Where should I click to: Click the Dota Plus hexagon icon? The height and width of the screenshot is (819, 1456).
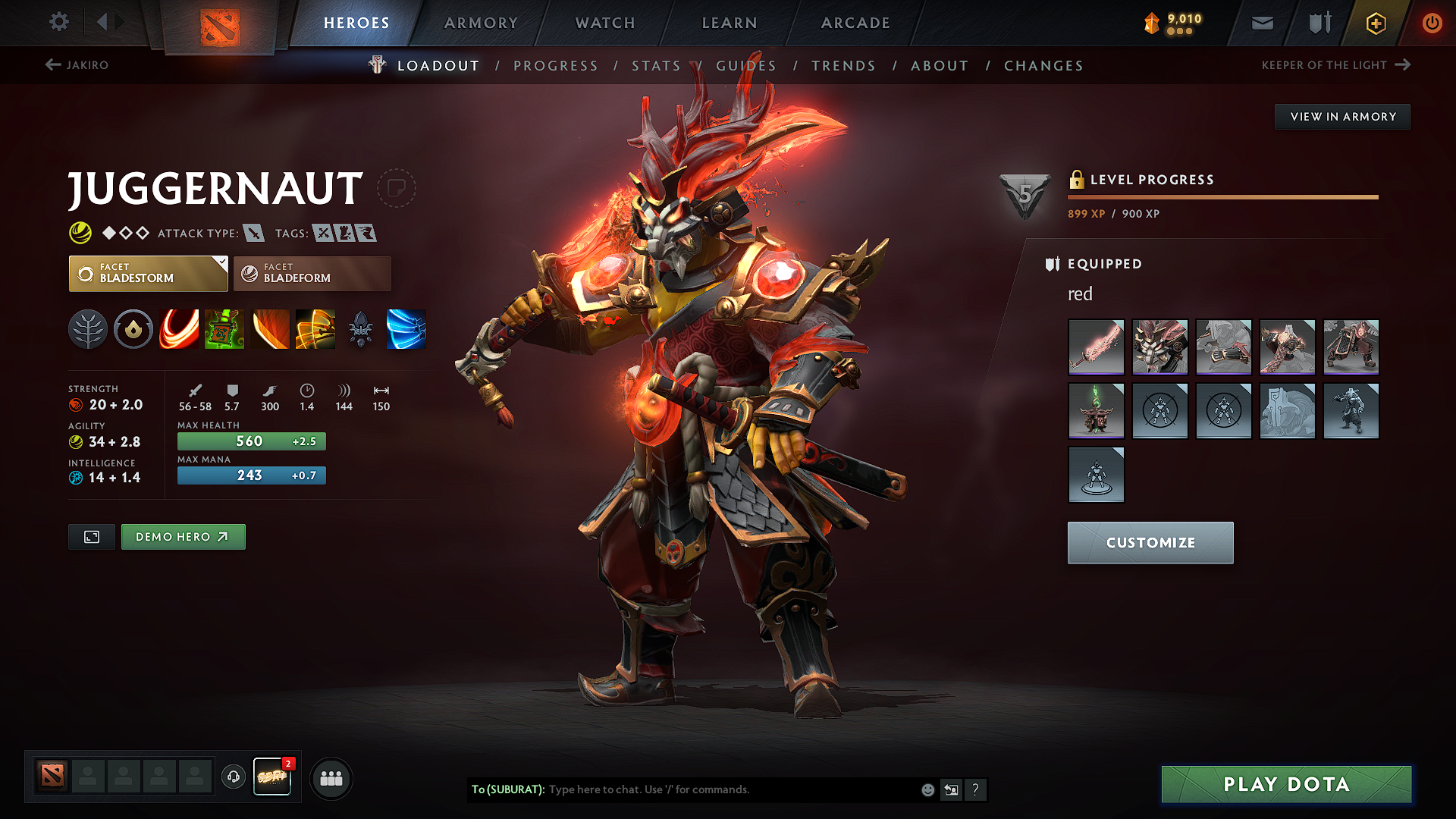point(1375,23)
